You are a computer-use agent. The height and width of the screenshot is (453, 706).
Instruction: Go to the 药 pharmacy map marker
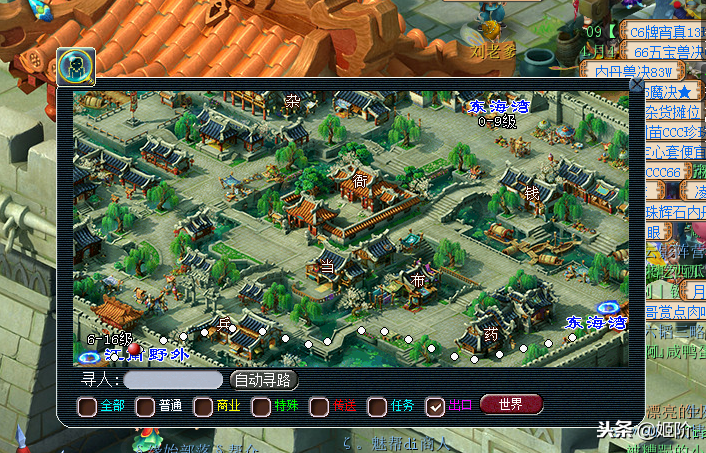(x=490, y=333)
